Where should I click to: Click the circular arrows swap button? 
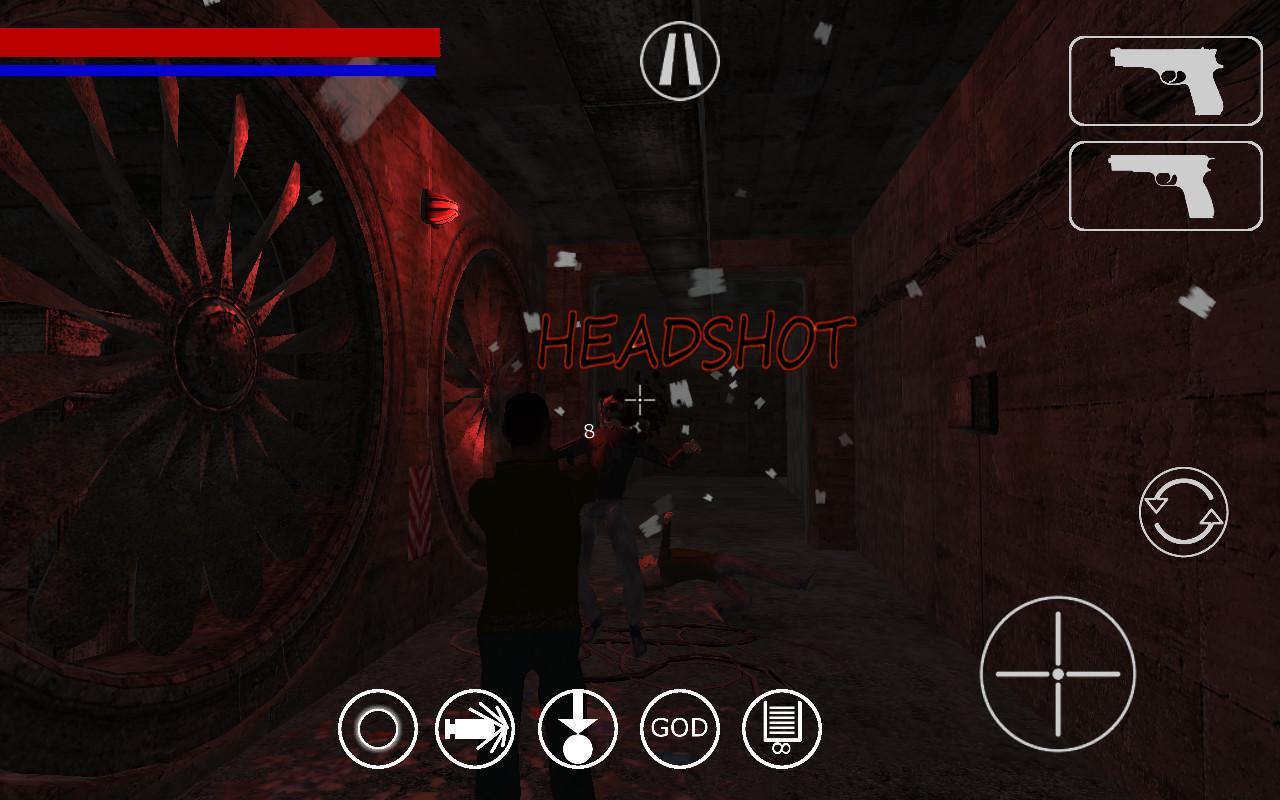[x=1183, y=512]
